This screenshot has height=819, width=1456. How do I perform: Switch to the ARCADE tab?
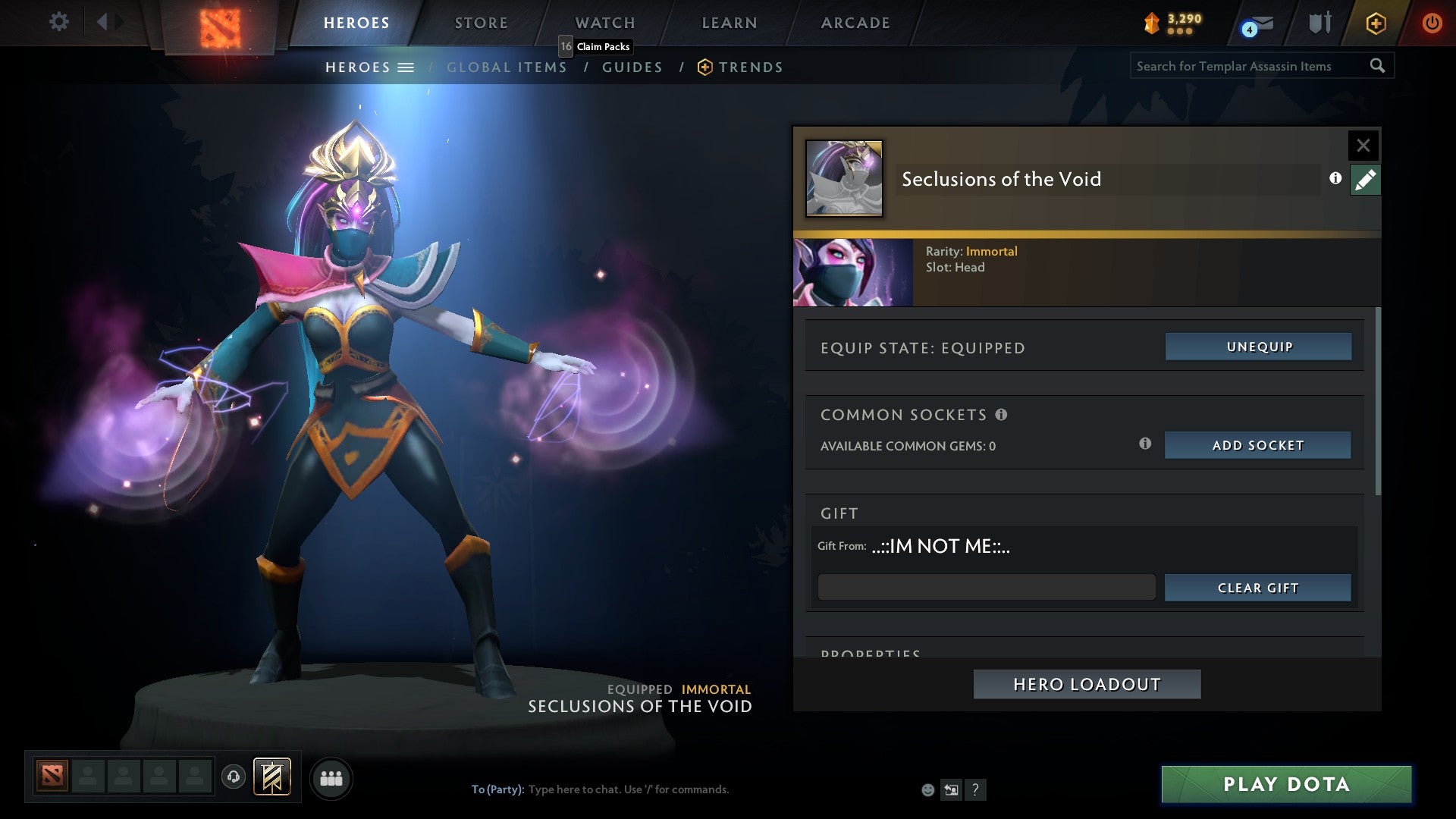coord(855,22)
